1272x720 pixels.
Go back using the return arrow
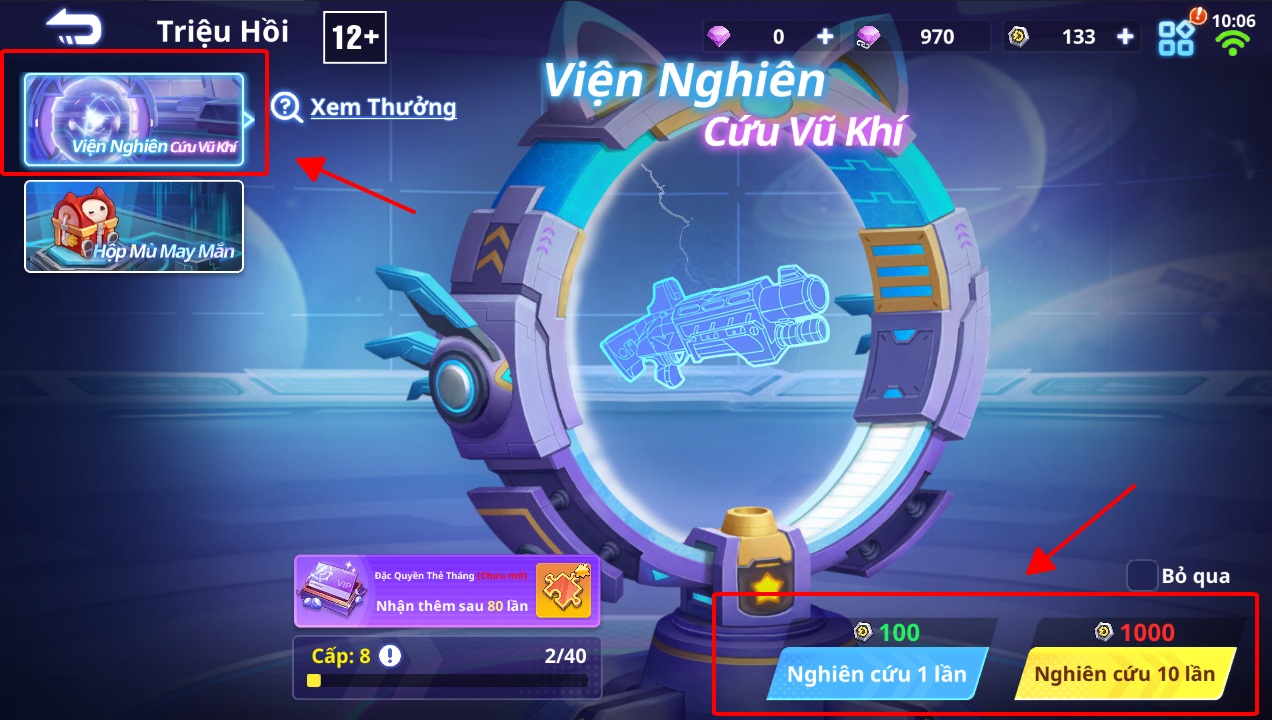[73, 27]
